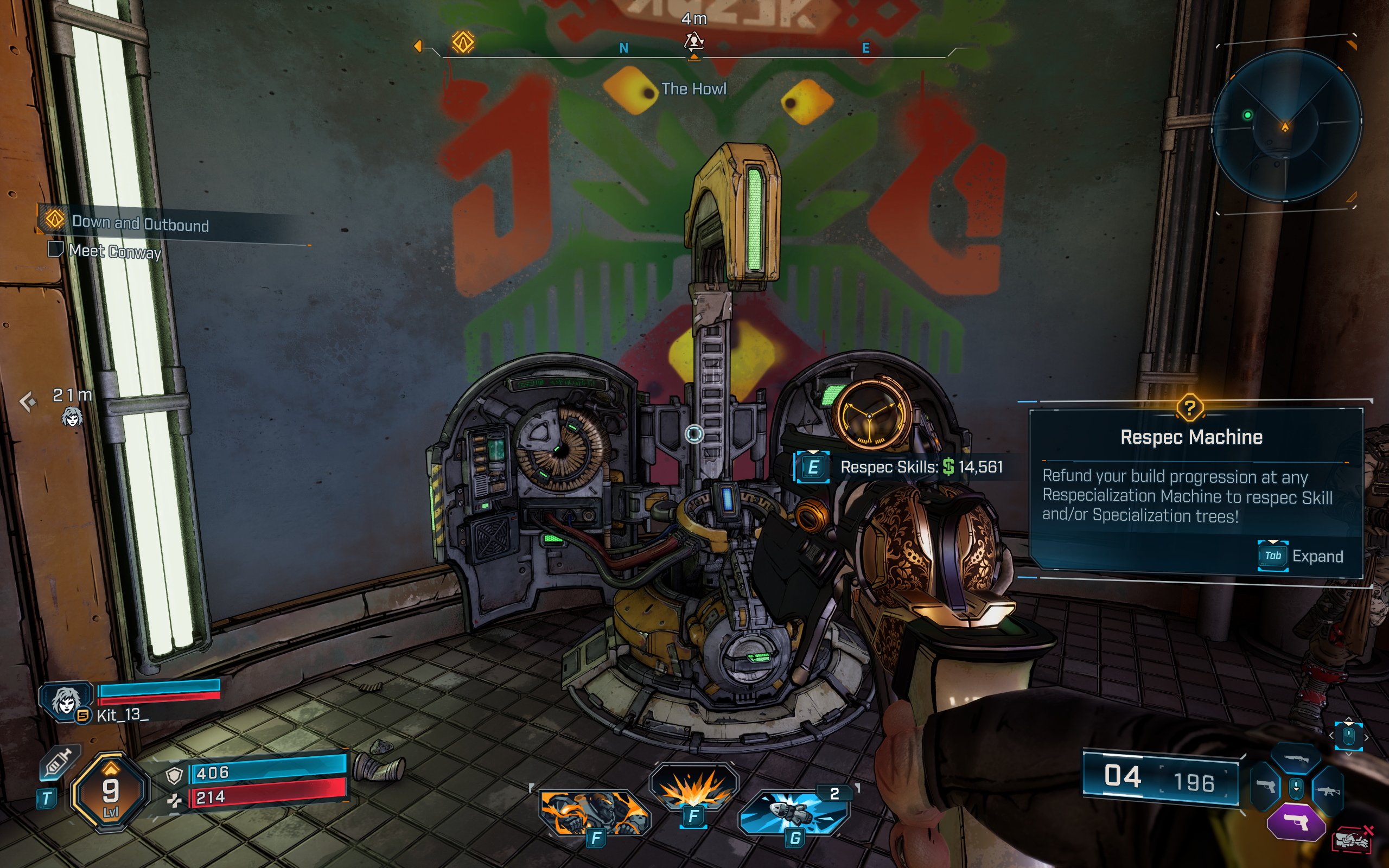Screen dimensions: 1389x868
Task: Use the blue rocket grenade ability
Action: (x=794, y=813)
